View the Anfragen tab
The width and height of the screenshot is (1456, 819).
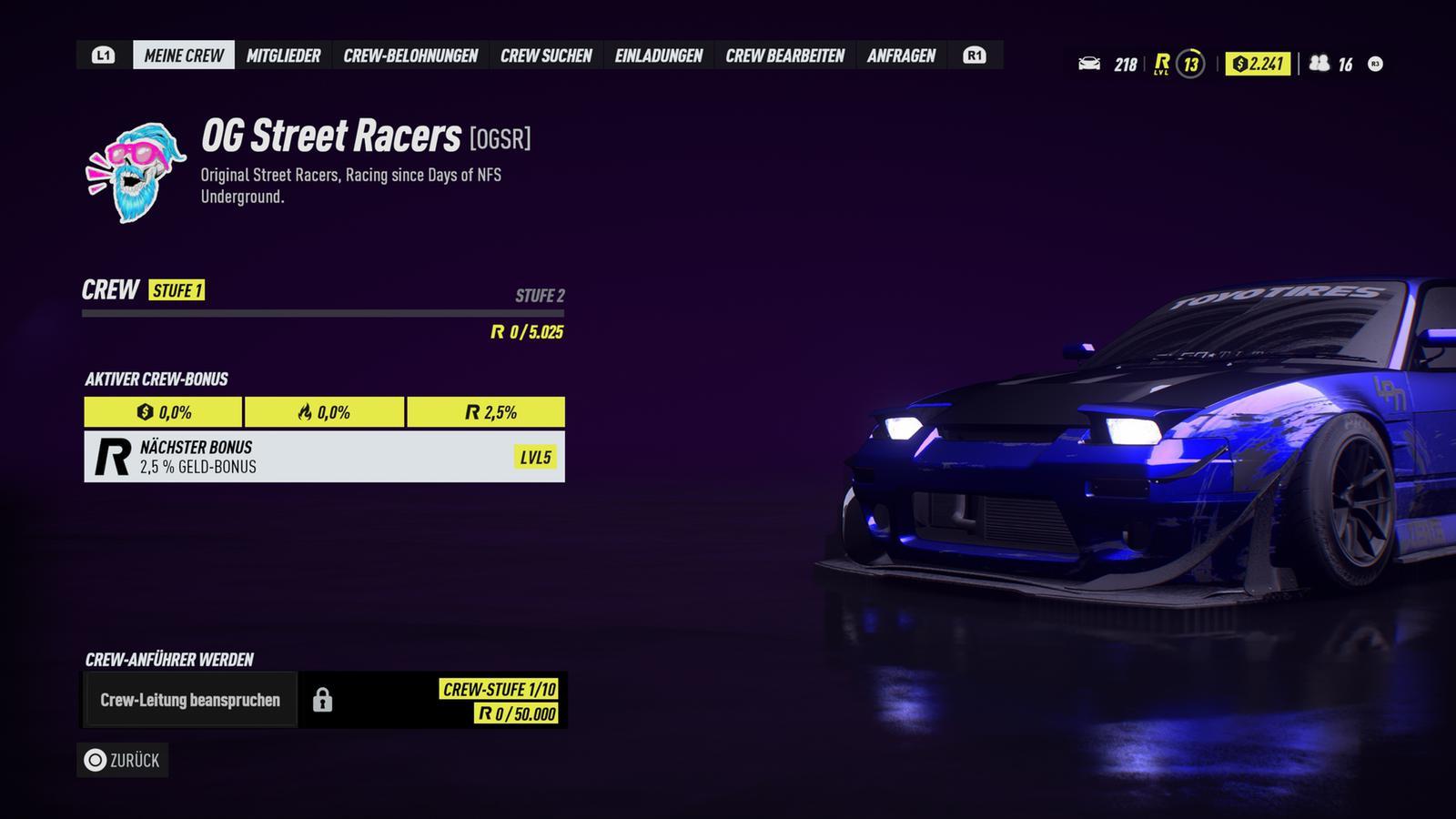901,56
